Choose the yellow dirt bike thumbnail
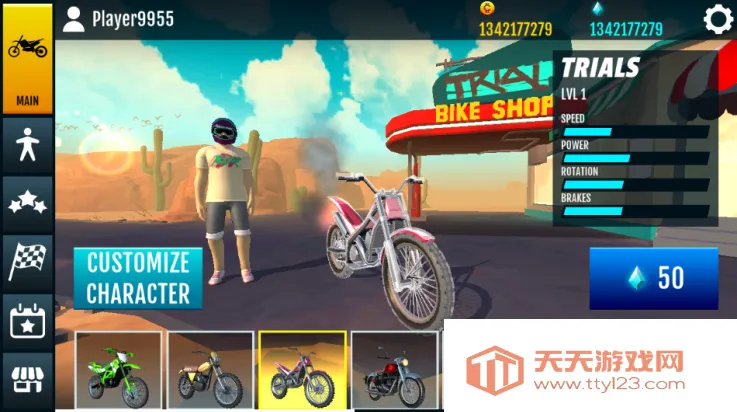The width and height of the screenshot is (737, 412). [x=210, y=369]
